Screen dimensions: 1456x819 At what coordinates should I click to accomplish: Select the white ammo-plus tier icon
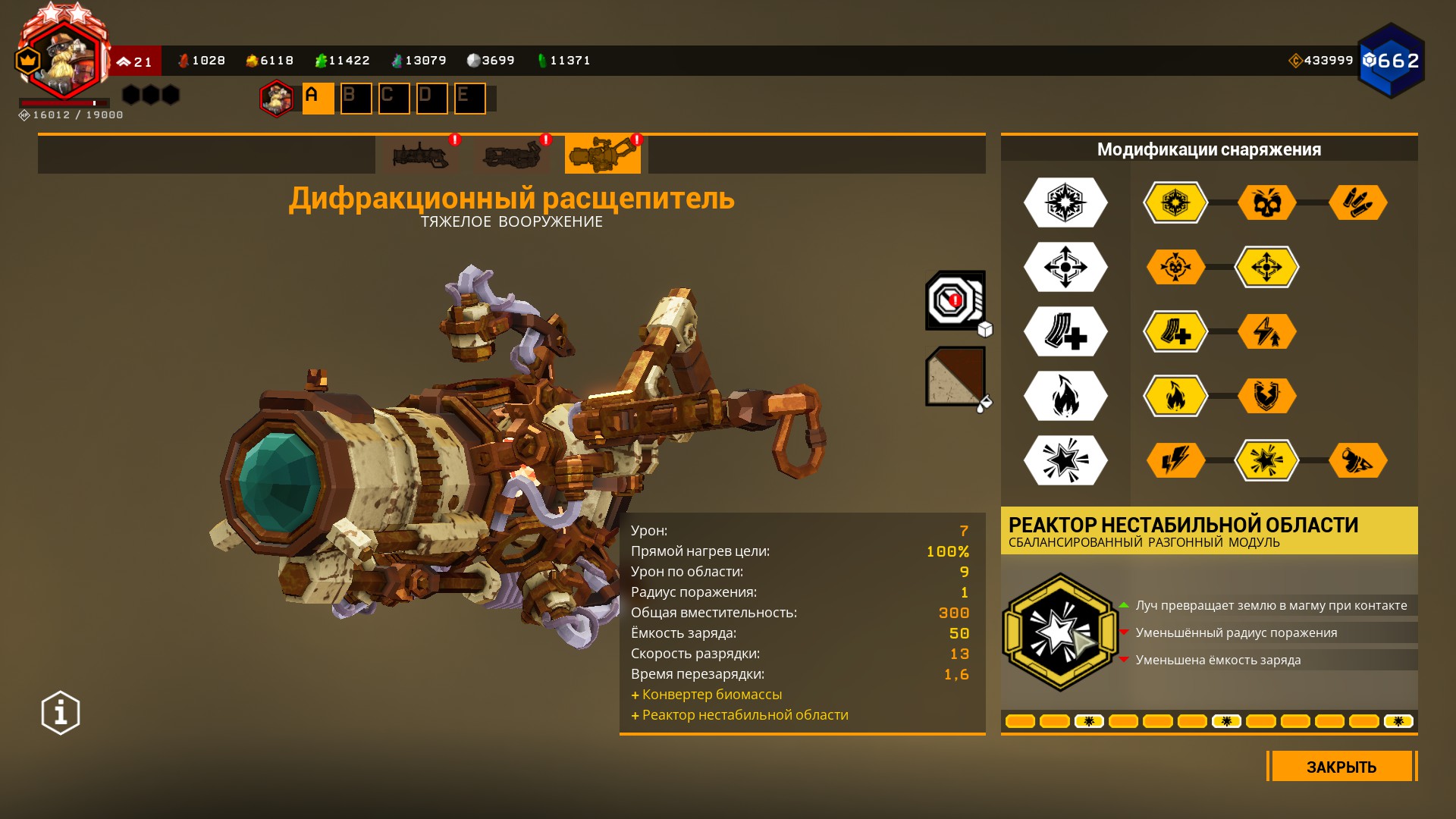click(1065, 331)
